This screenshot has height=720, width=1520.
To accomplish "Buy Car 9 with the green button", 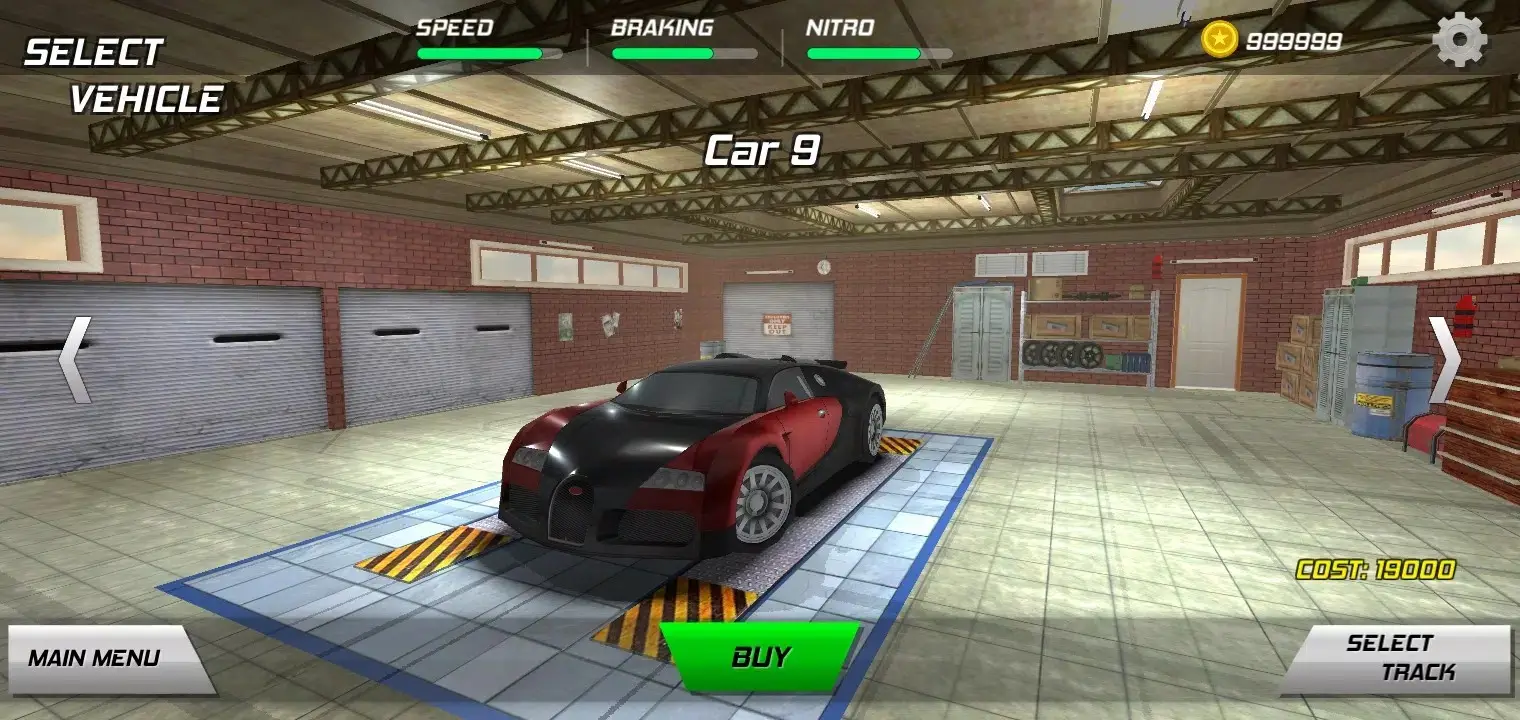I will point(760,657).
